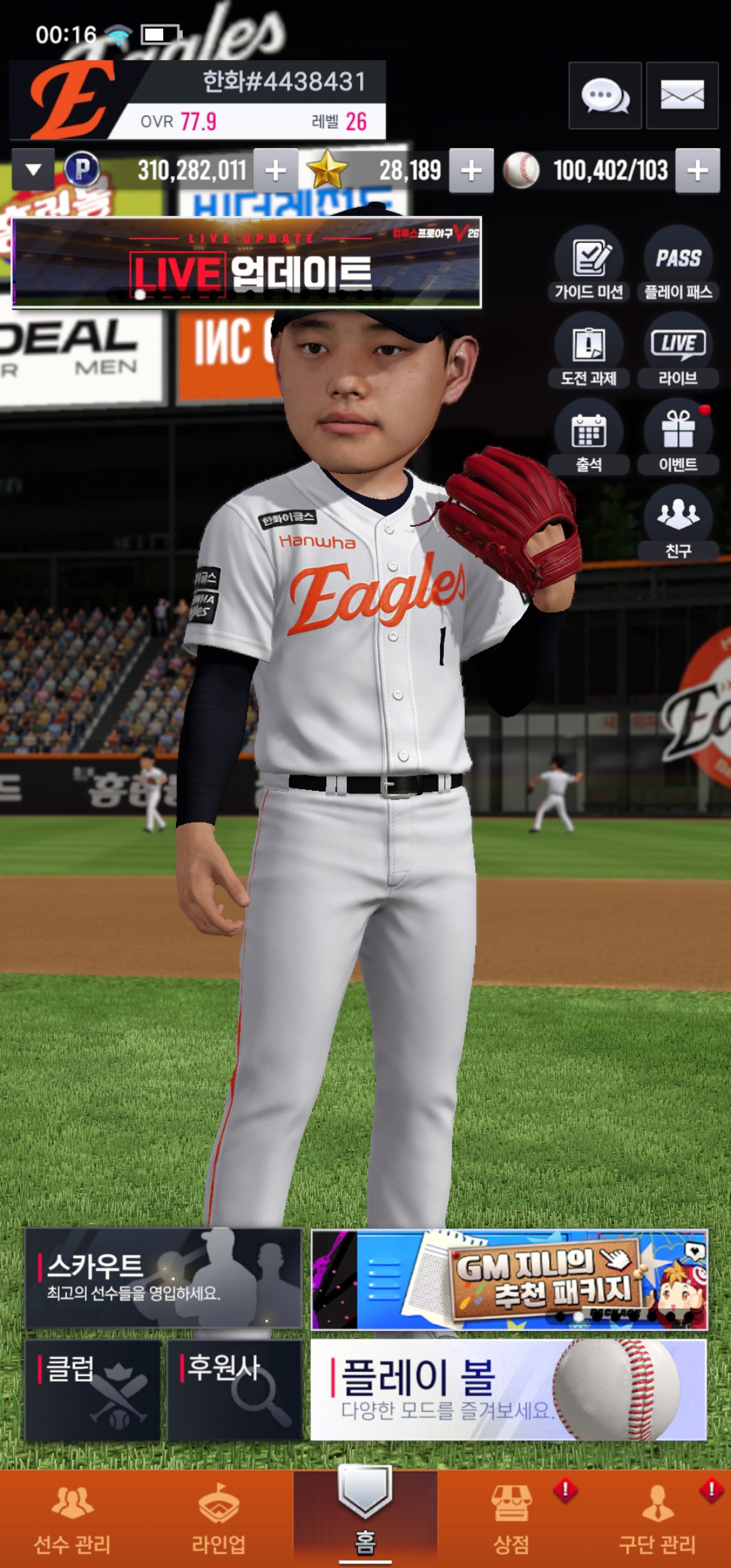
Task: Open the 플레이 패스 PASS menu
Action: pyautogui.click(x=678, y=264)
